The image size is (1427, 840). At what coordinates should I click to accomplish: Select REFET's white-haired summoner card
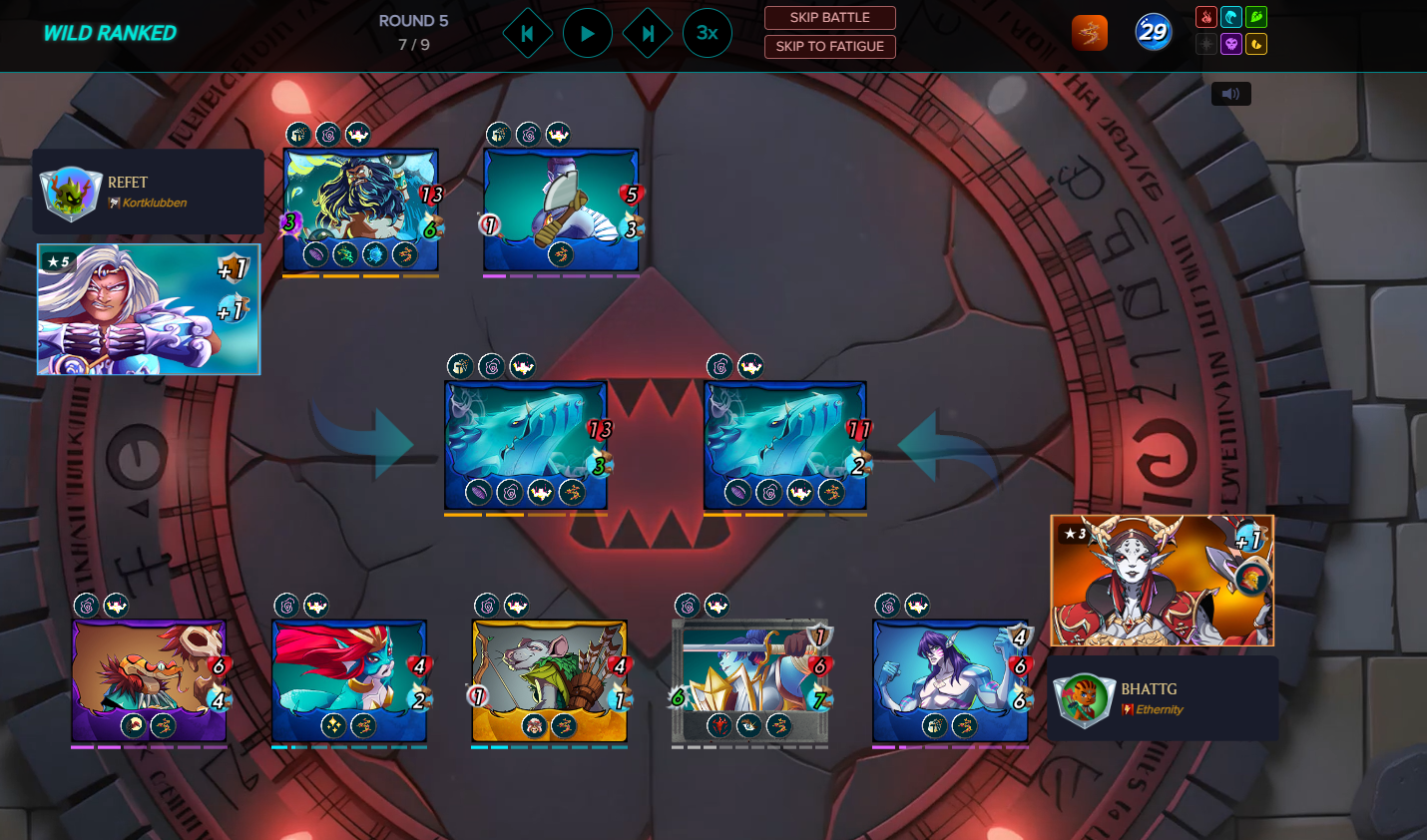149,309
